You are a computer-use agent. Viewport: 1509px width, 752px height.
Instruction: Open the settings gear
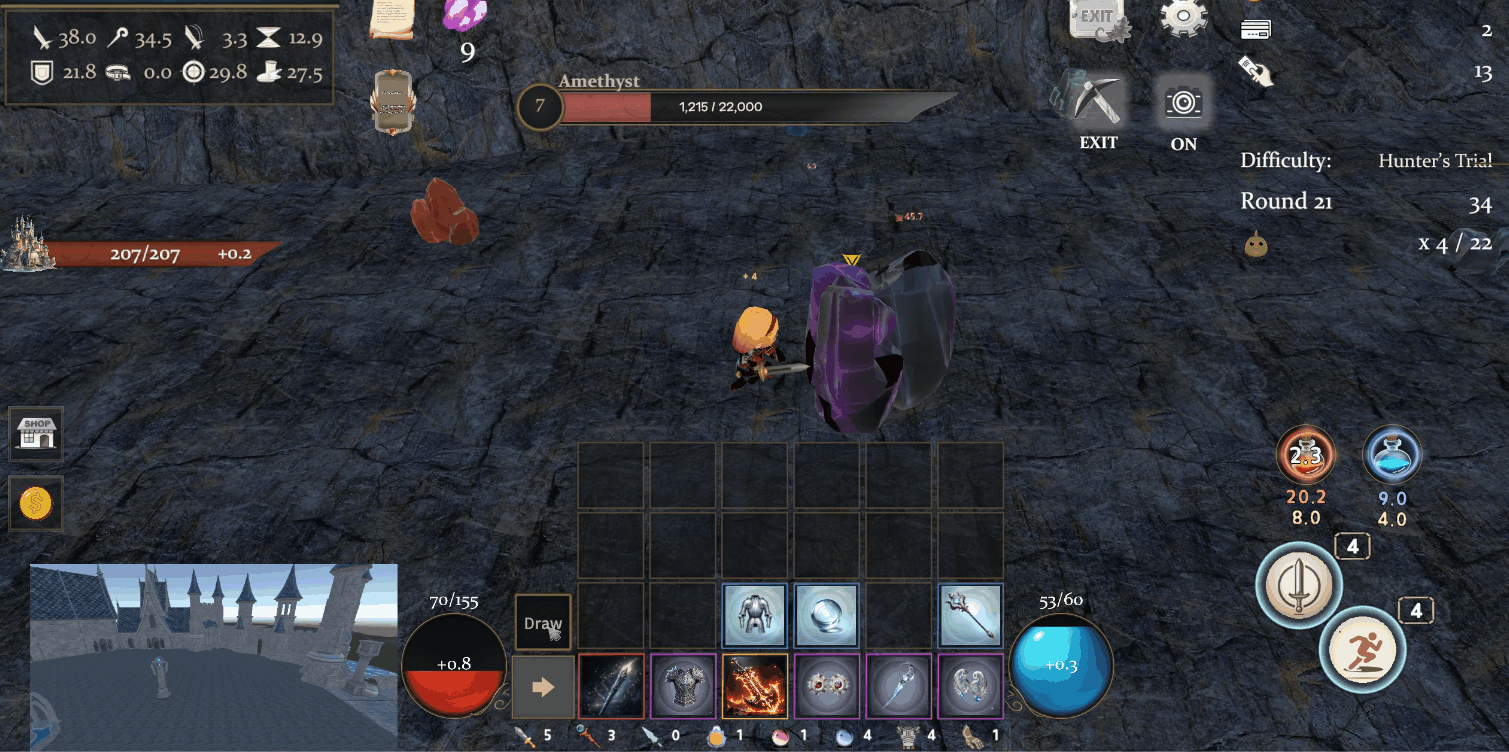click(1182, 17)
